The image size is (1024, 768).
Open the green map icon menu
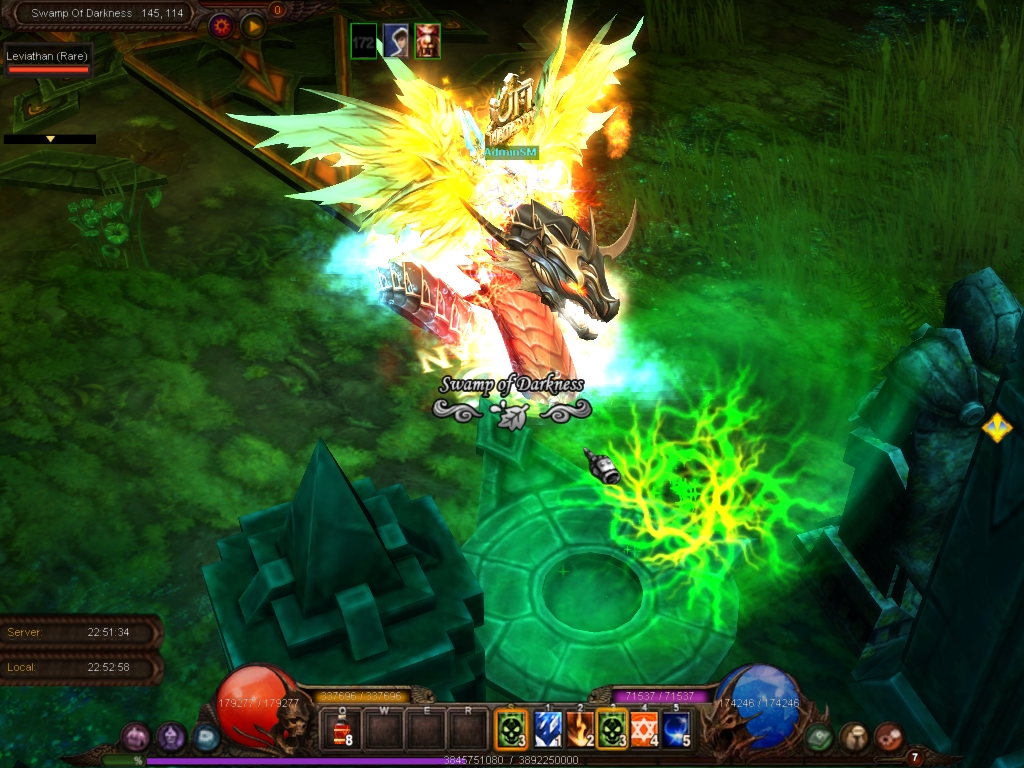point(820,737)
